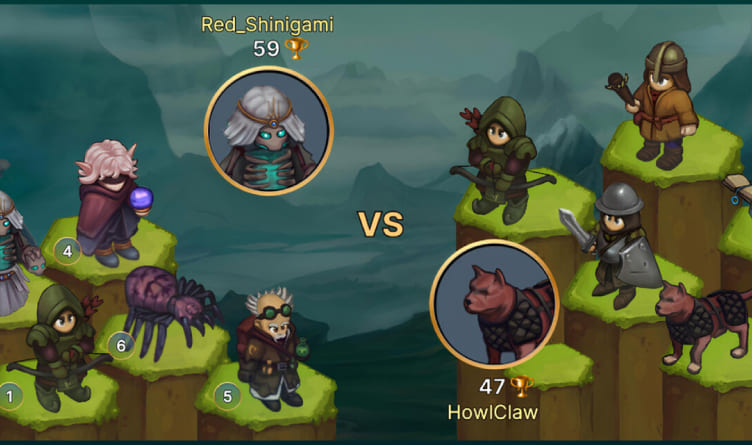Viewport: 752px width, 445px height.
Task: Select the HowlClaw player name
Action: coord(494,412)
